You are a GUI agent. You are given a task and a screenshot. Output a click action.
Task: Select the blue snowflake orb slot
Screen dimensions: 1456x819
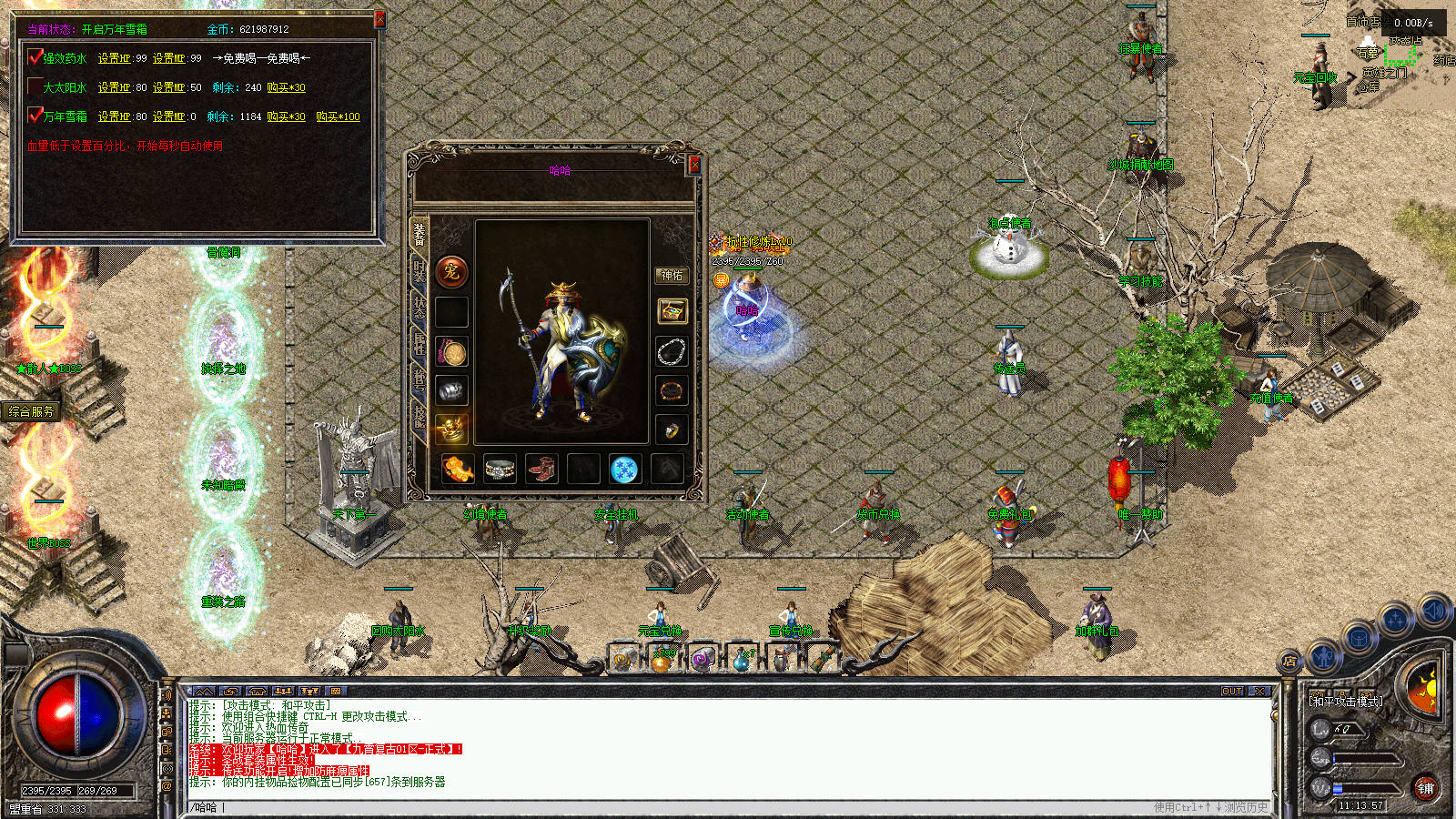tap(623, 469)
